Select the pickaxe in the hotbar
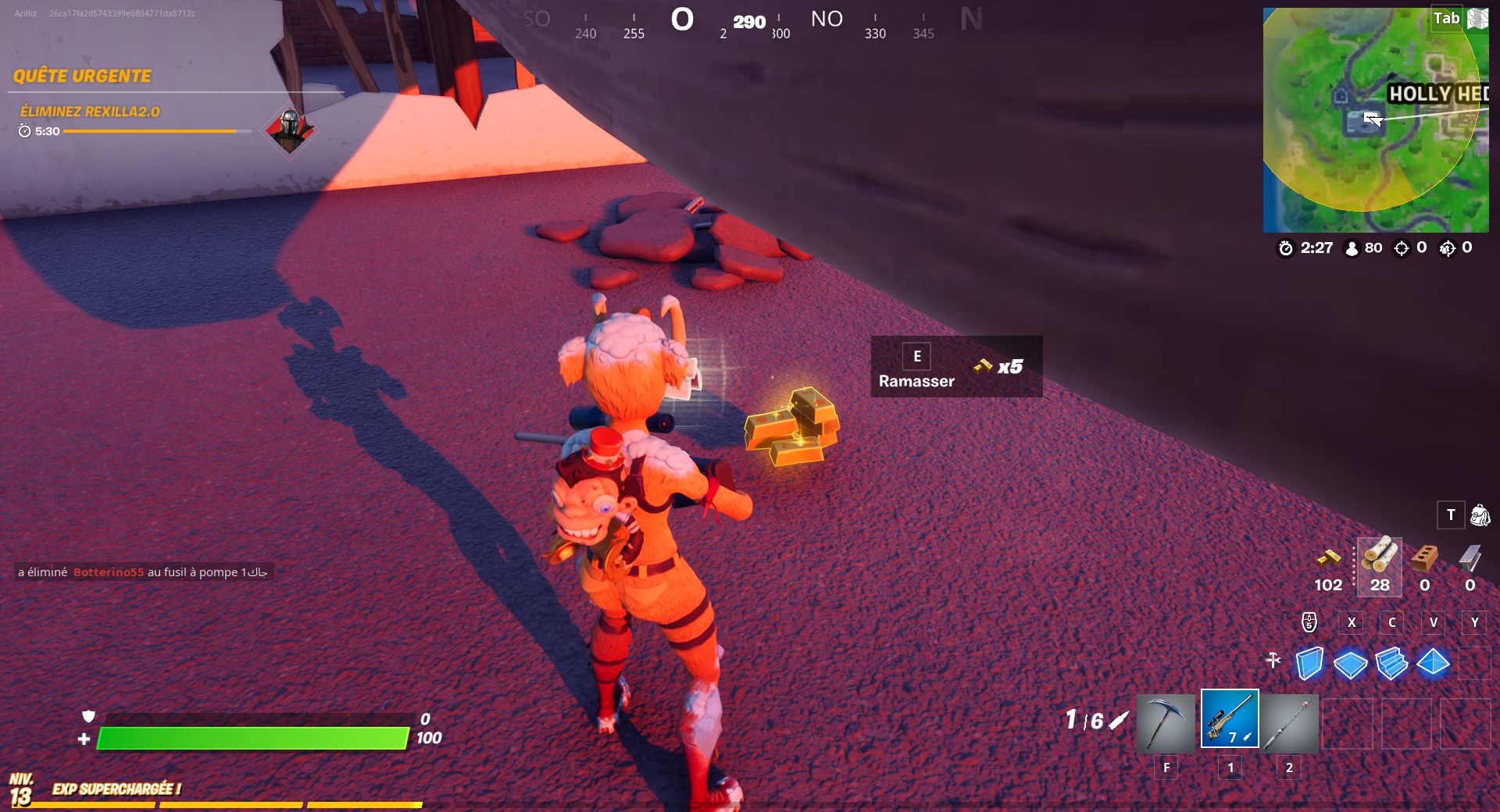 point(1166,725)
